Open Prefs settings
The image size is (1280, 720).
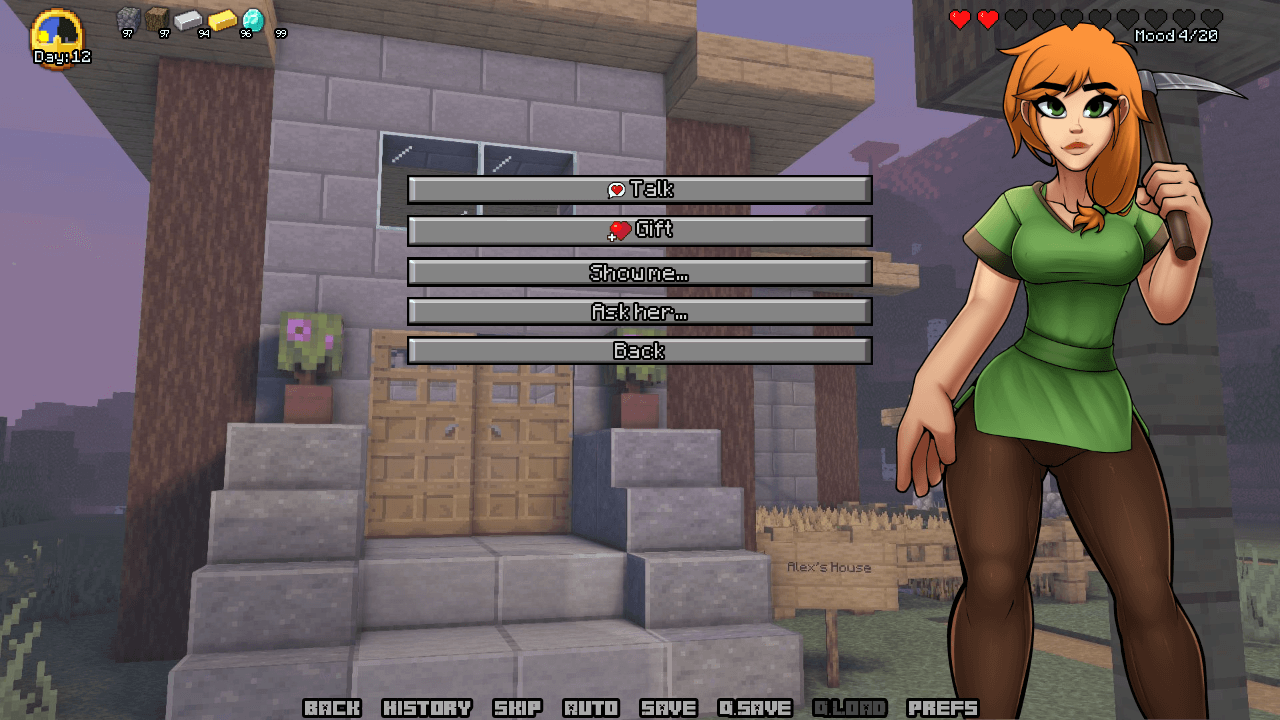(x=942, y=708)
